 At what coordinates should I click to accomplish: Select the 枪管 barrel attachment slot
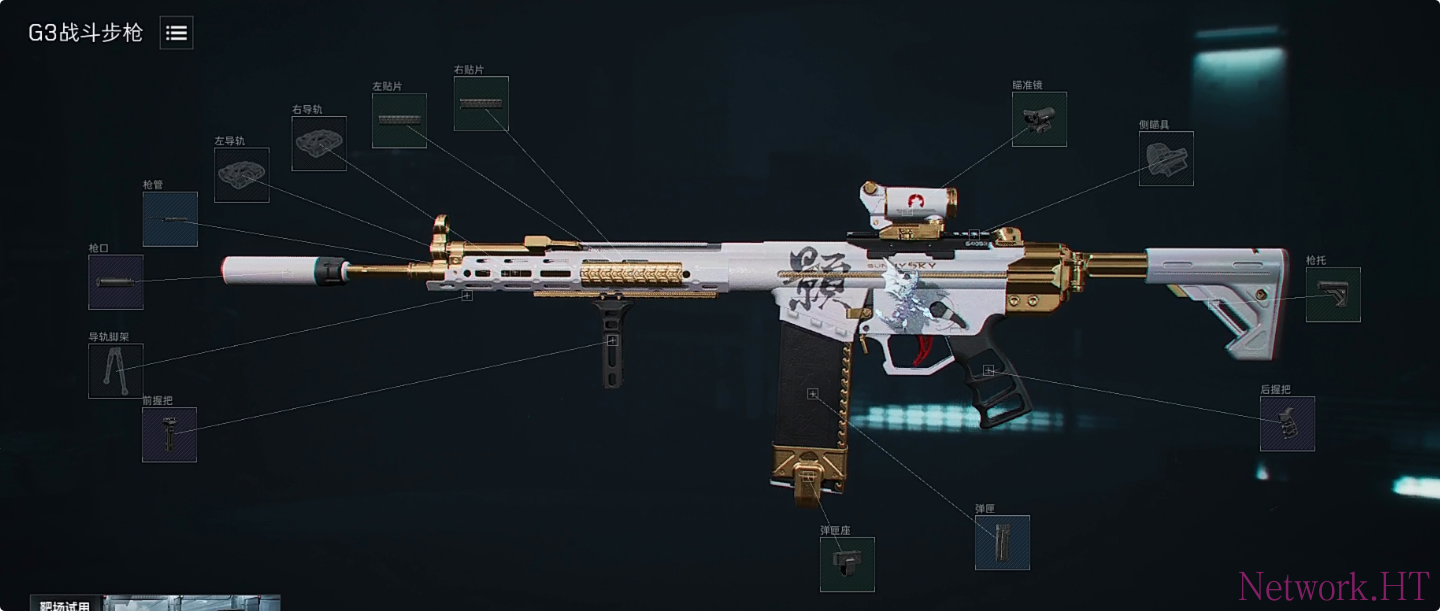[x=170, y=220]
